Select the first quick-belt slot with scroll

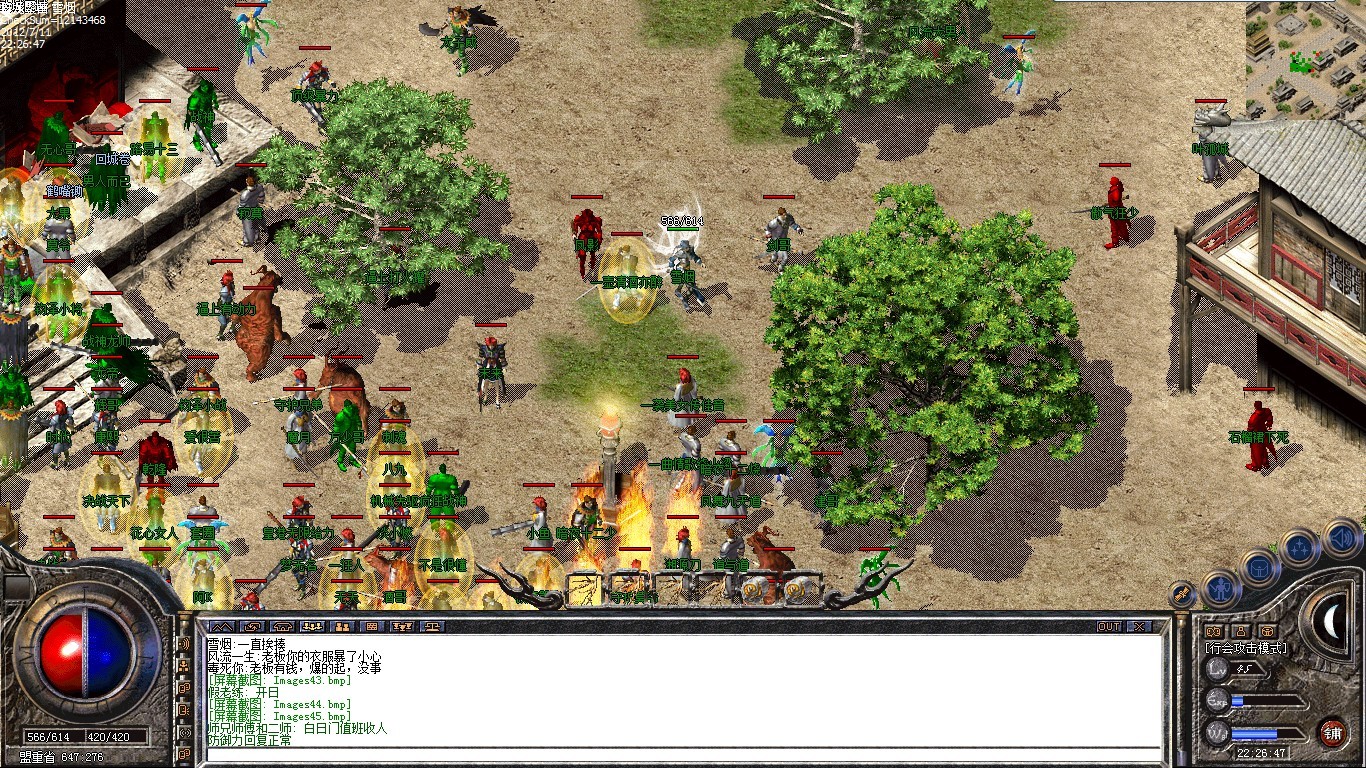click(x=585, y=588)
